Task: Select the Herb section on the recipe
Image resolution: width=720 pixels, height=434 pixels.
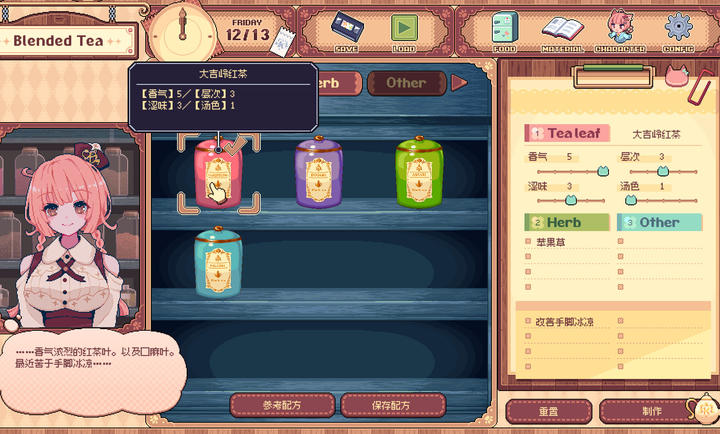Action: click(567, 222)
